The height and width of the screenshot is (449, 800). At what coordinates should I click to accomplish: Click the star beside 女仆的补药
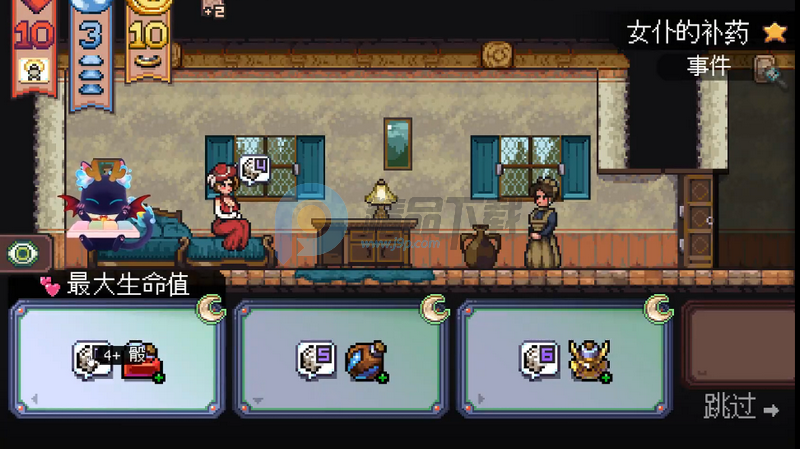pos(774,32)
